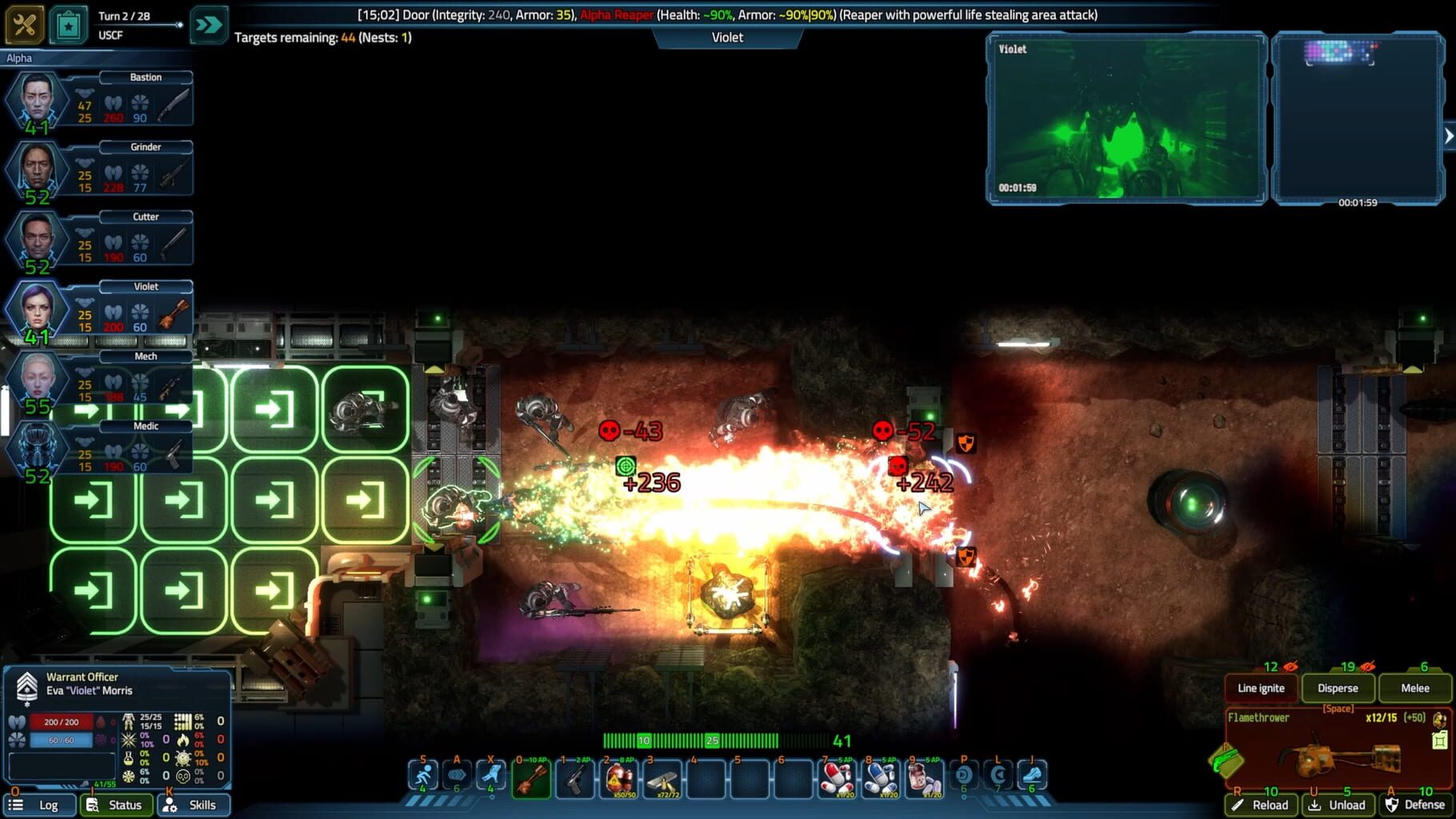Toggle Melee mode for Violet

tap(1414, 688)
